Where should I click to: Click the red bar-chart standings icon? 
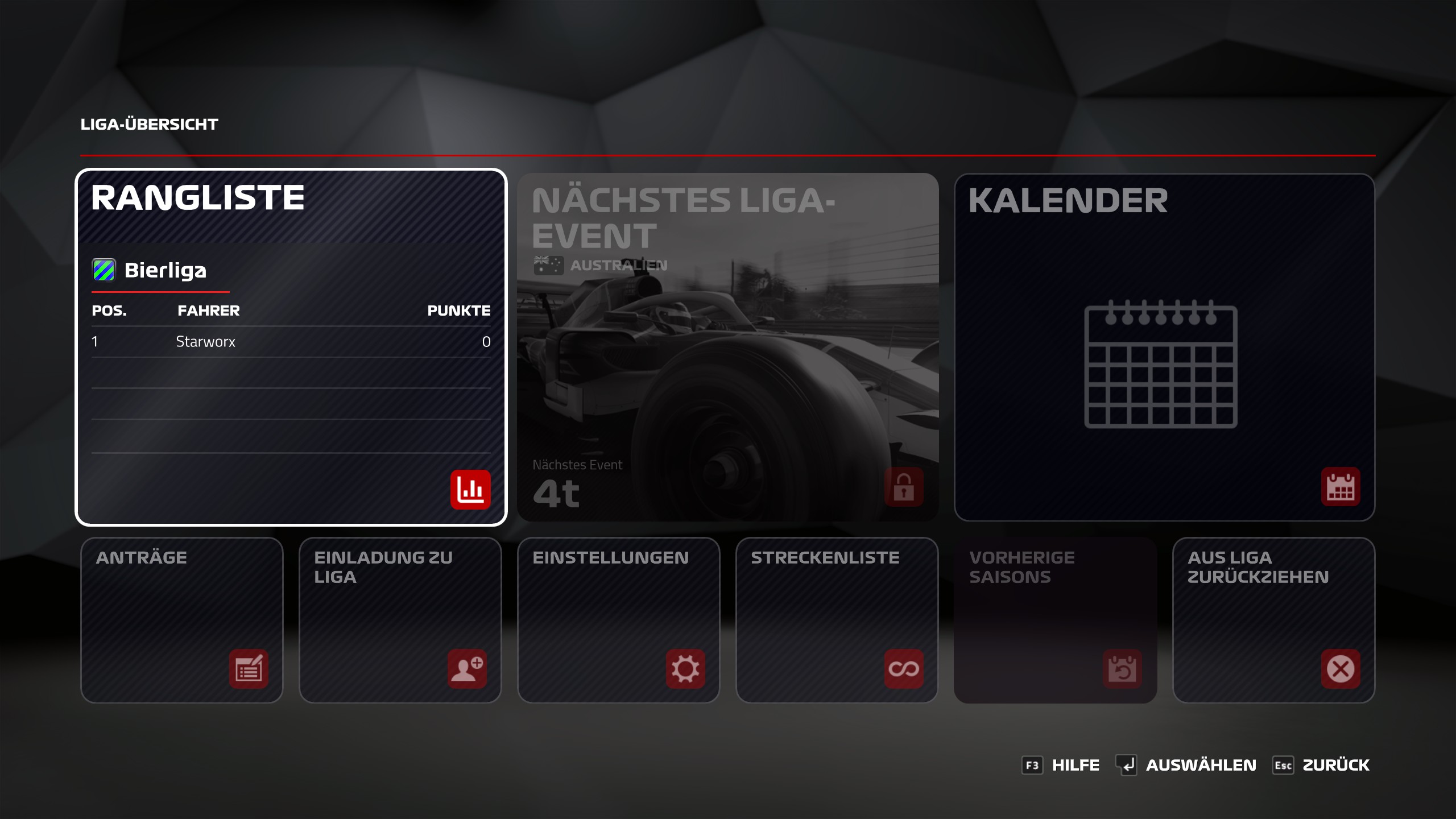(x=470, y=489)
